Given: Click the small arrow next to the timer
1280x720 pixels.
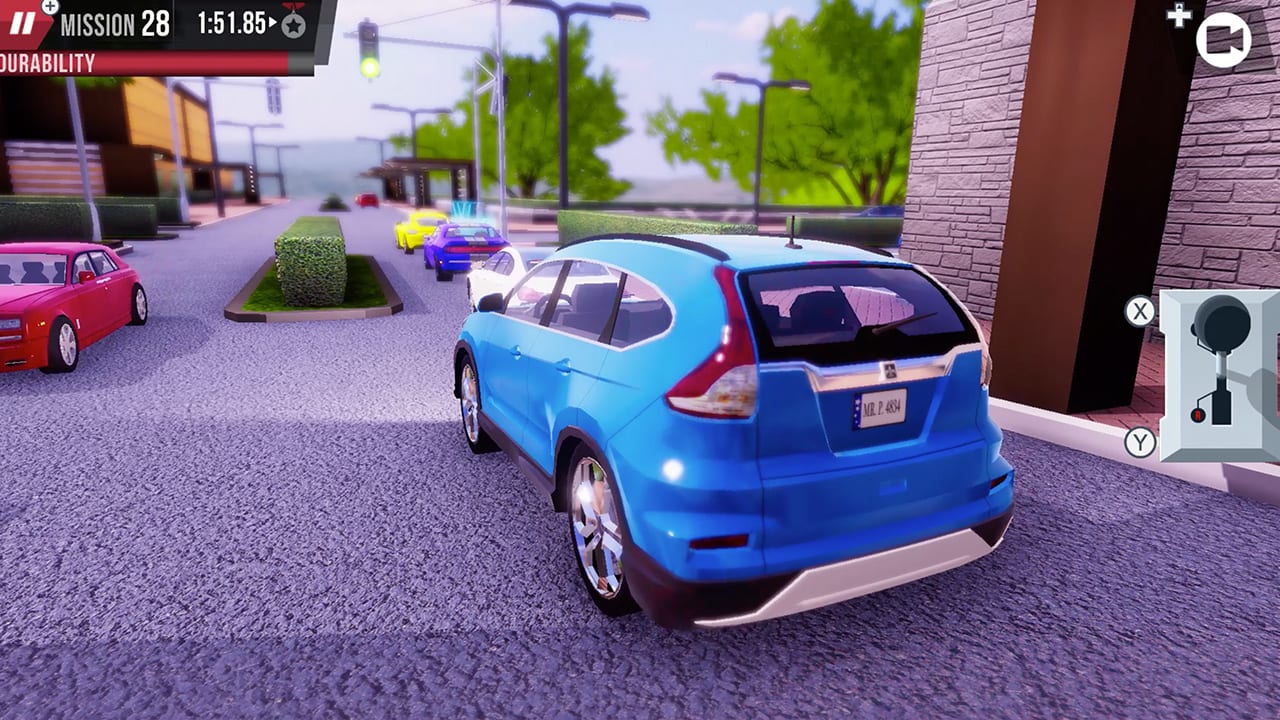Looking at the screenshot, I should point(273,23).
